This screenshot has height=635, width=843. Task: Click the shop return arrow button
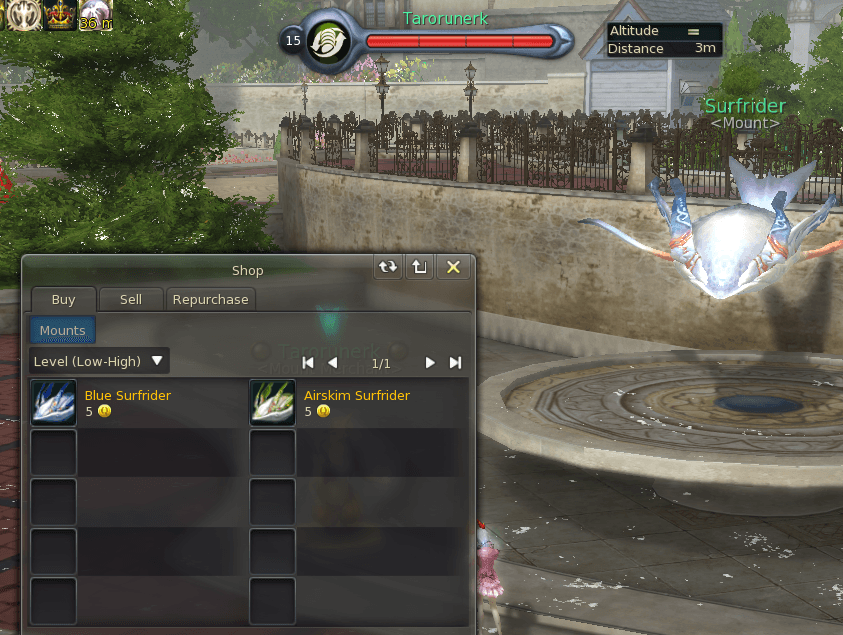(x=420, y=267)
